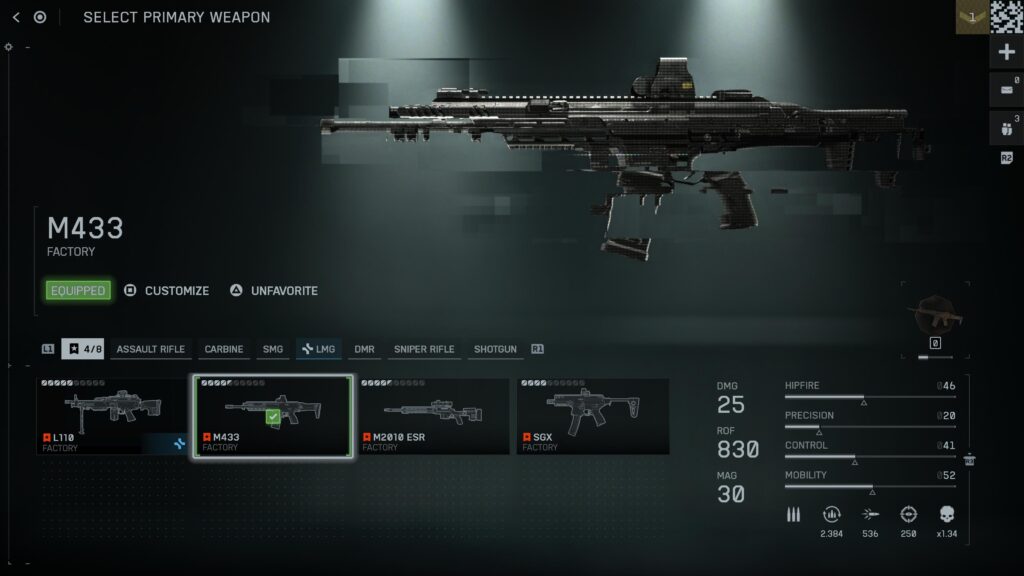
Task: Switch to the Assault Rifle tab
Action: (x=150, y=349)
